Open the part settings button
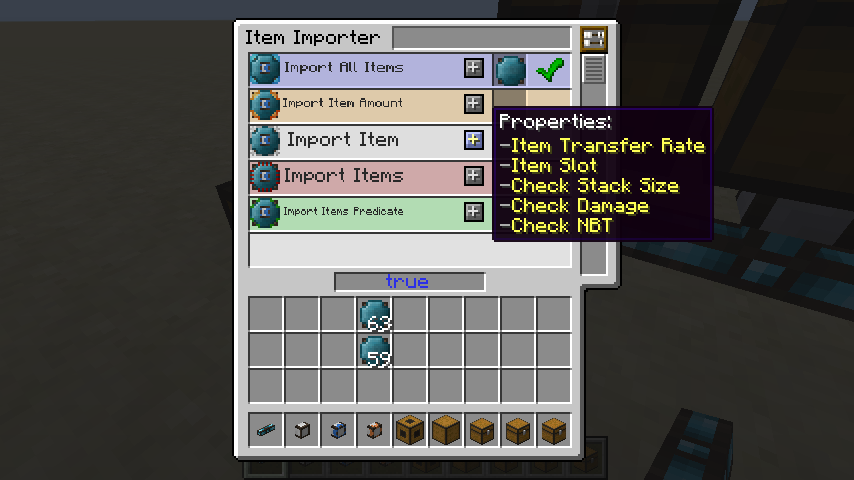The width and height of the screenshot is (854, 480). 594,39
